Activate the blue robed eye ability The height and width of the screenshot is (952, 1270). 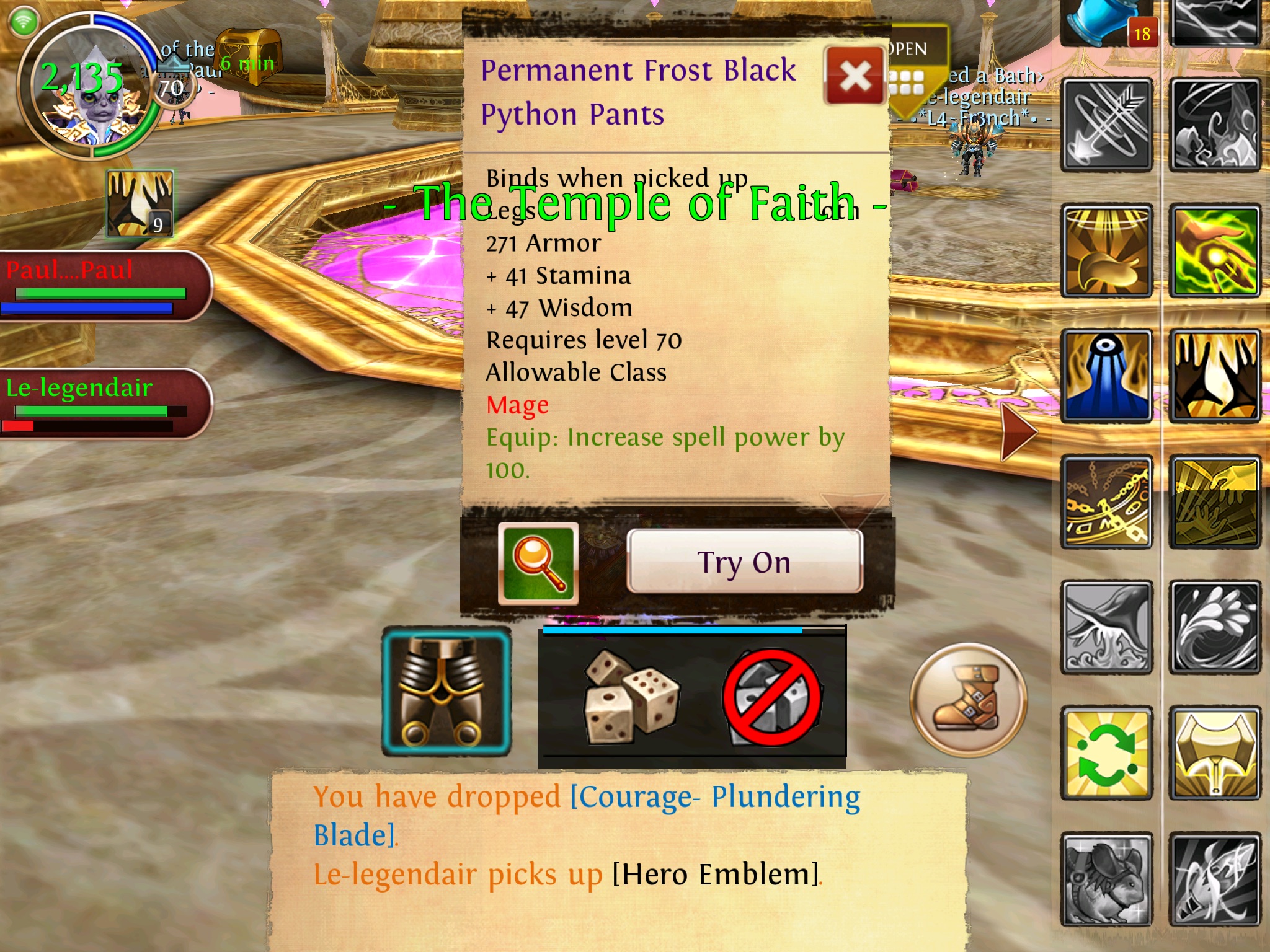pos(1107,376)
